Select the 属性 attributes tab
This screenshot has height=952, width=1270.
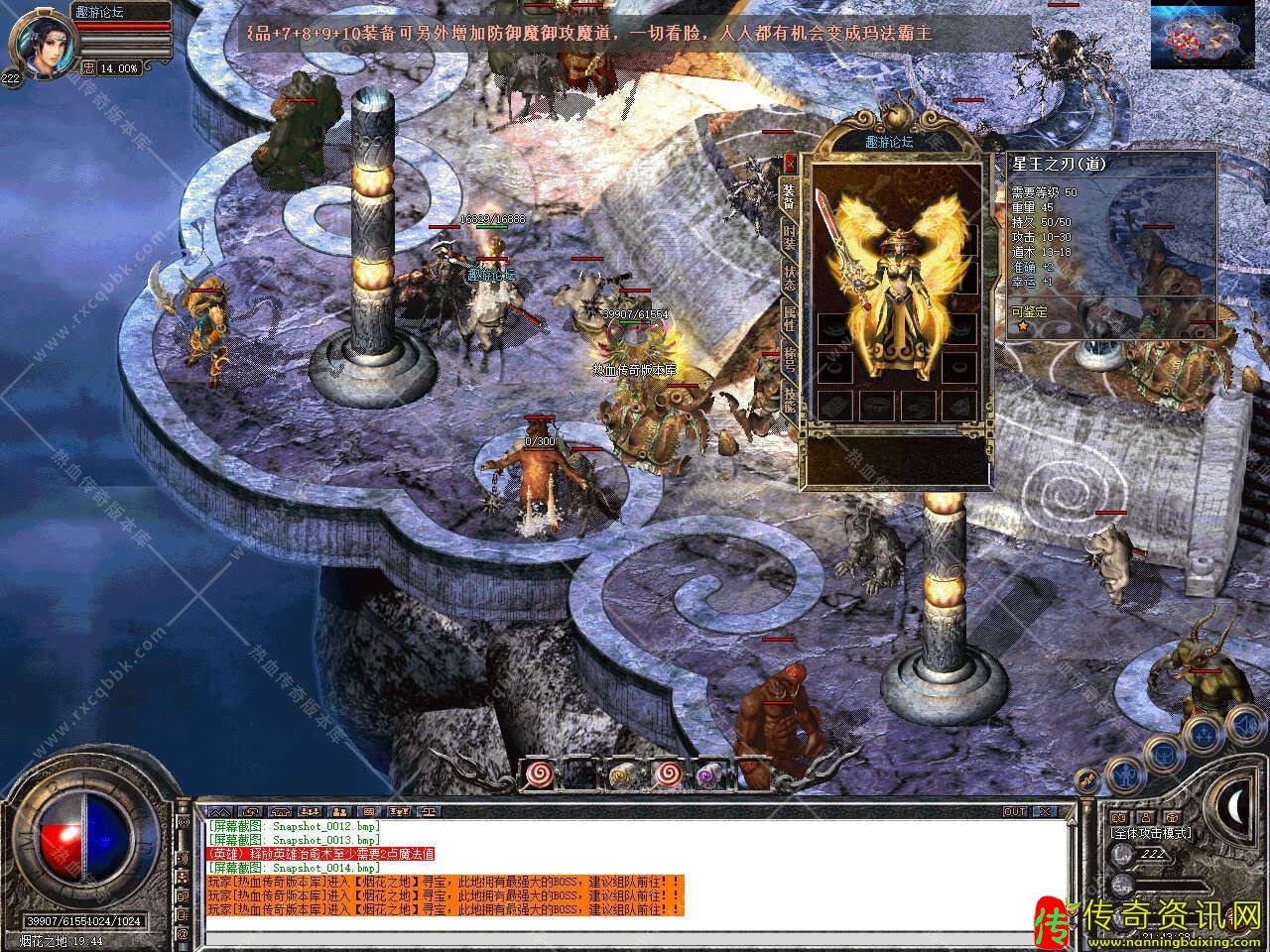(790, 319)
